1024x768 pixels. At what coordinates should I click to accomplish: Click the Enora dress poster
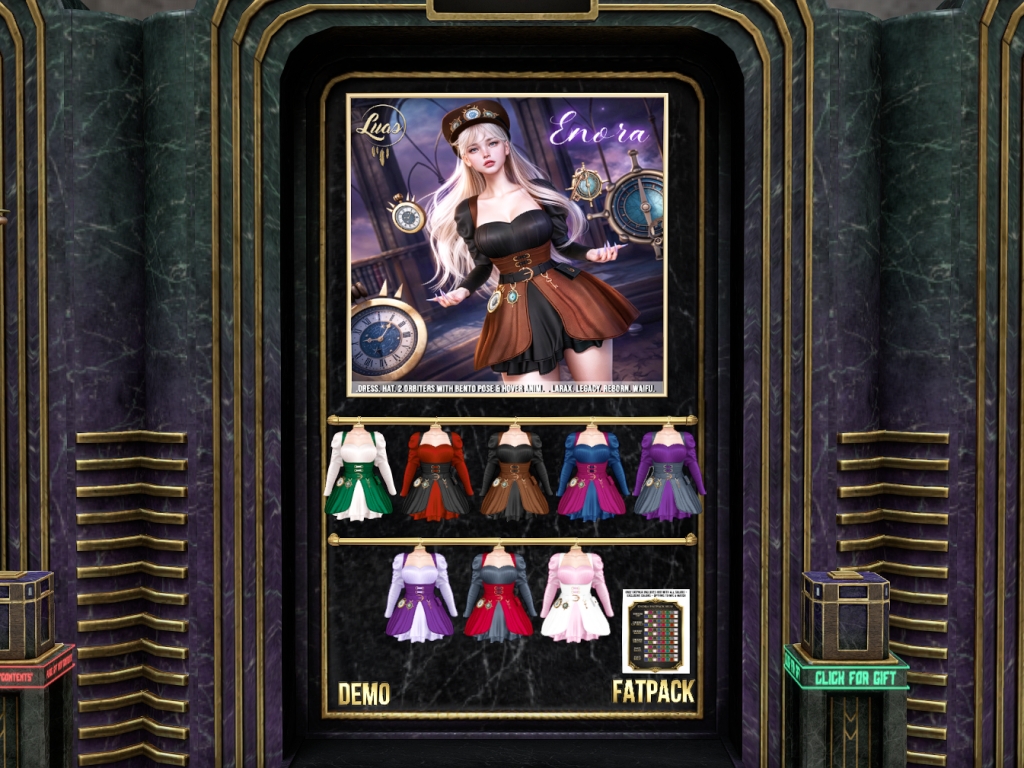pos(507,245)
